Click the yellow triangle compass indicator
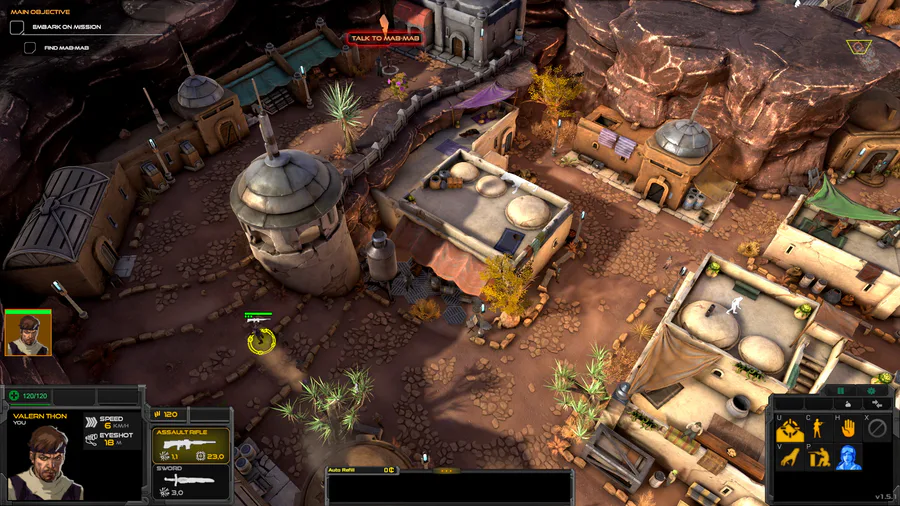The image size is (900, 506). click(x=857, y=46)
